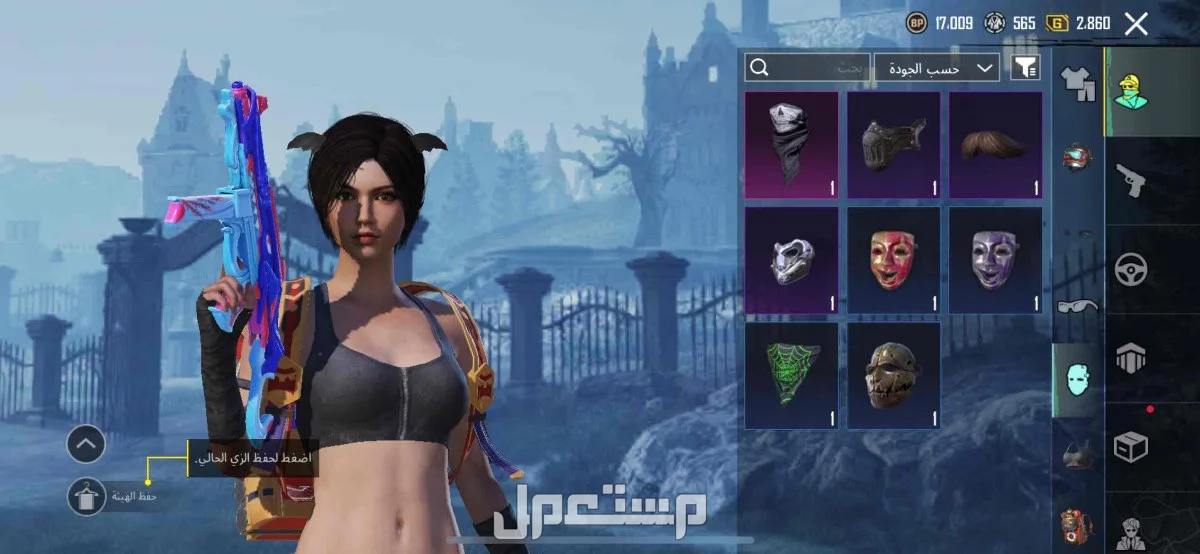Screen dimensions: 1200x554
Task: Select the silver skull jaw mask
Action: (x=791, y=260)
